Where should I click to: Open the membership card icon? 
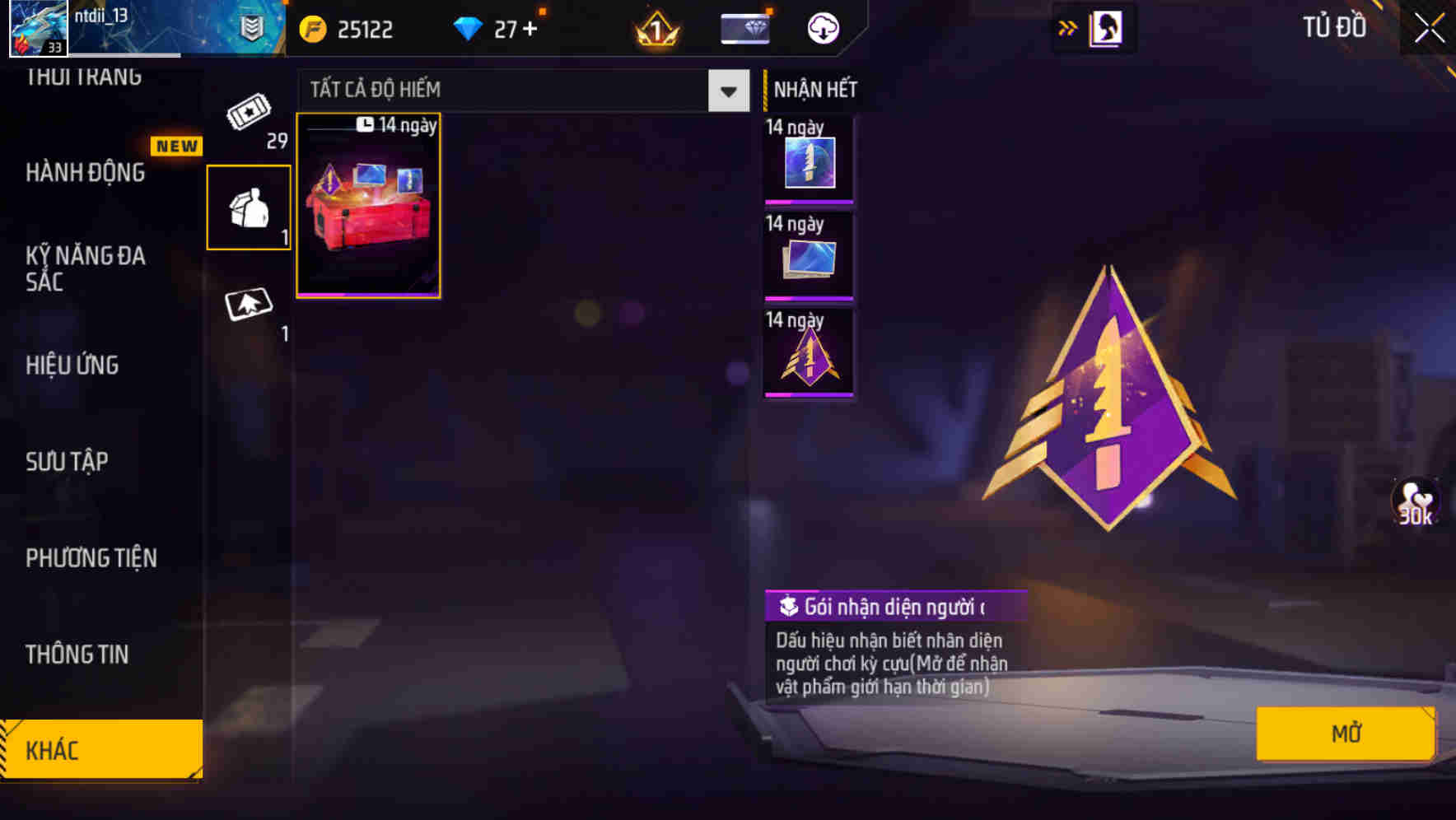[744, 27]
